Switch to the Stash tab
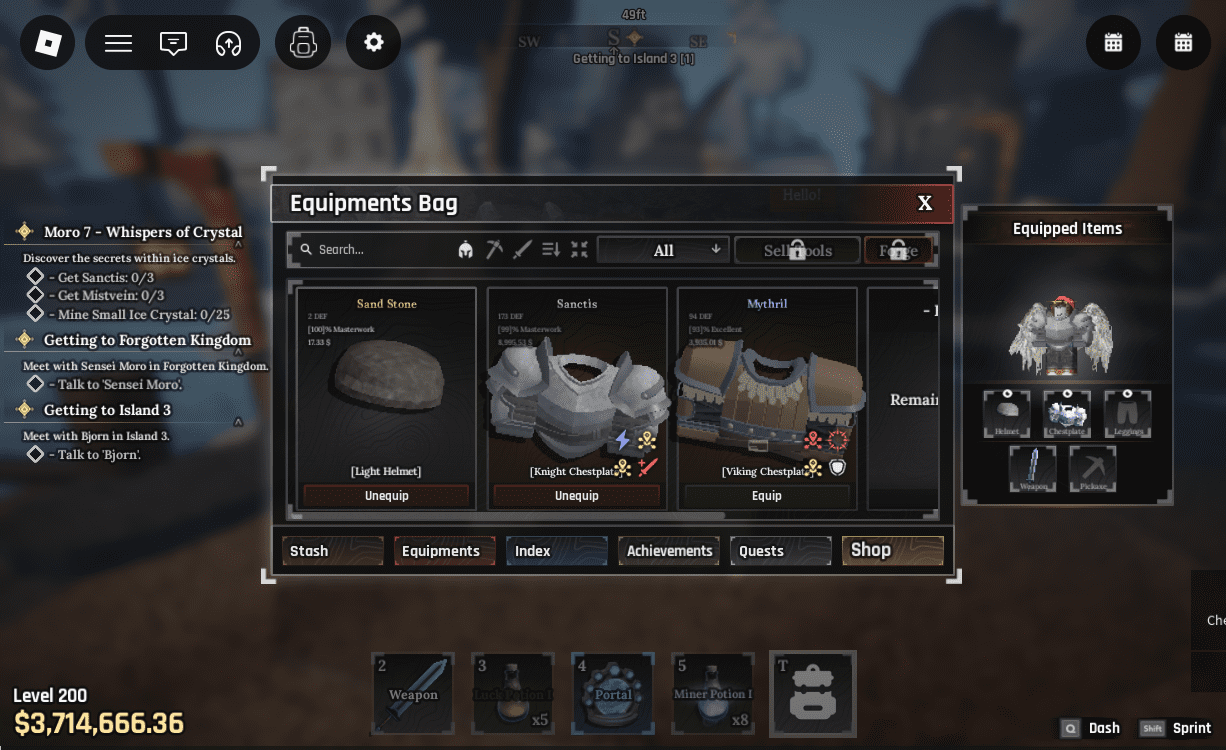This screenshot has height=750, width=1226. (x=333, y=551)
